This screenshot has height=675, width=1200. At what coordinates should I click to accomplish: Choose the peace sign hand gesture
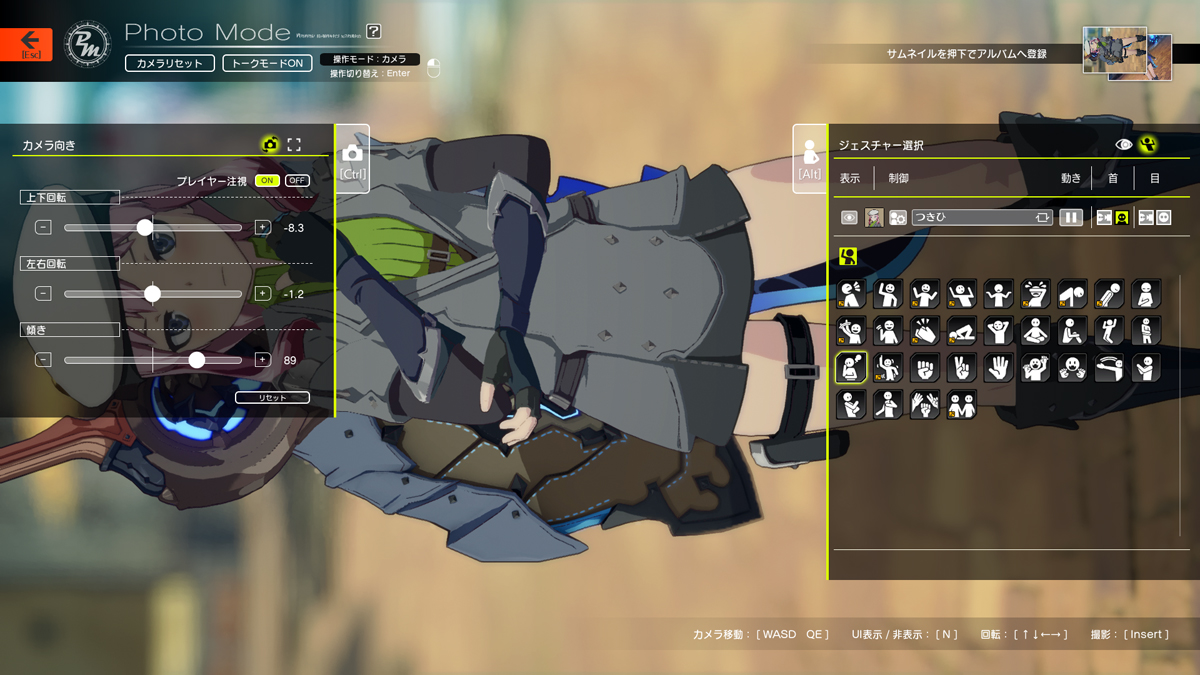[961, 368]
